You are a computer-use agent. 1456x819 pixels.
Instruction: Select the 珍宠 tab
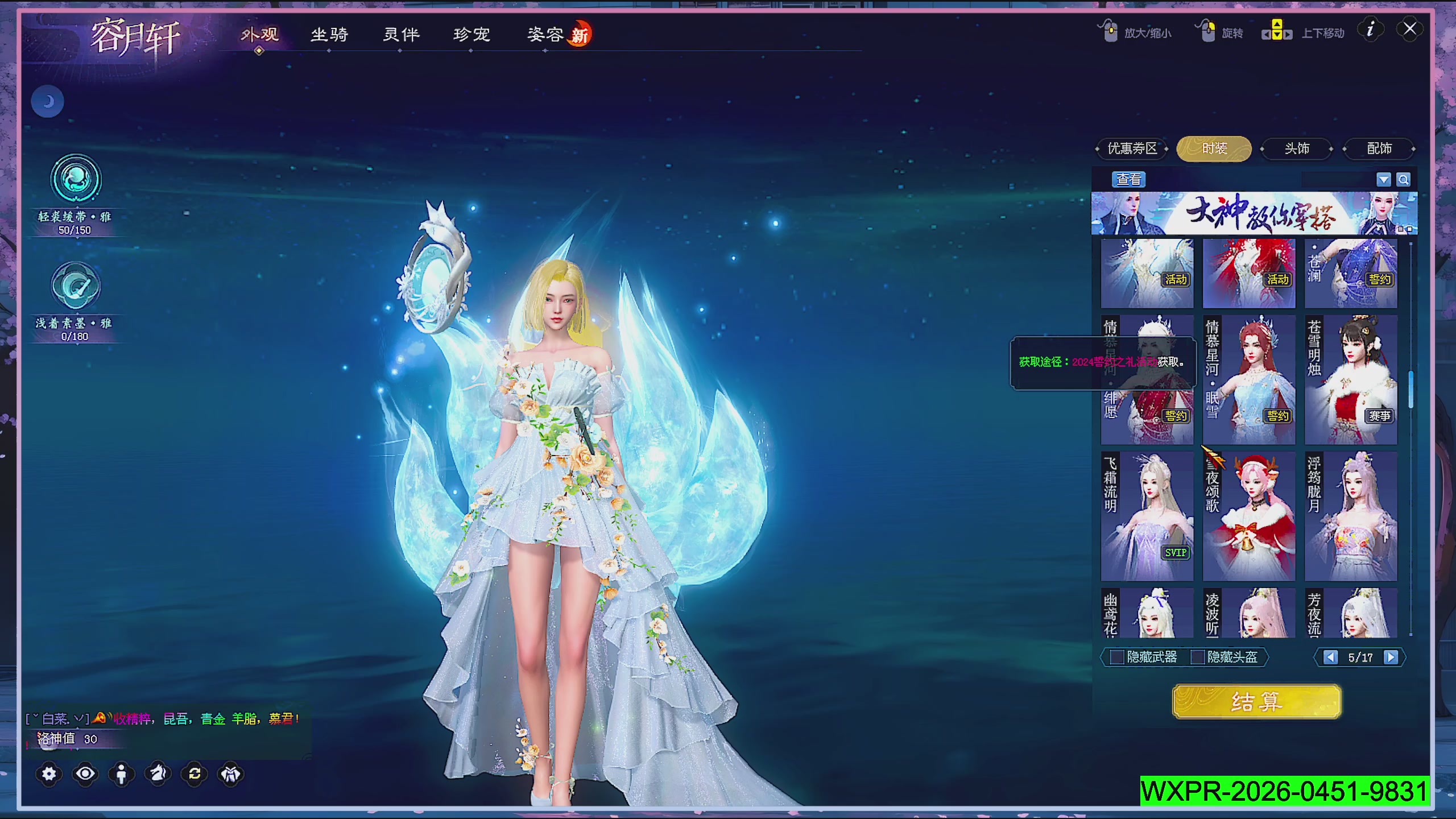[471, 35]
